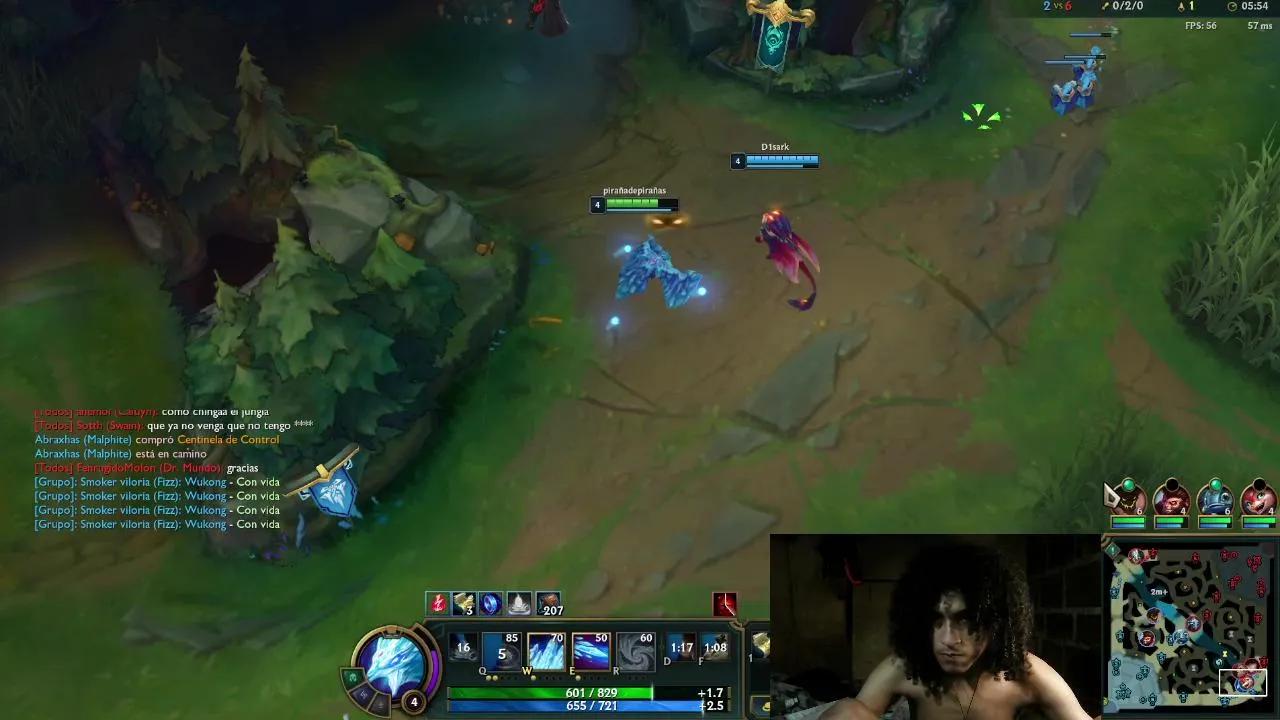Screen dimensions: 1280x720
Task: Cast Crystallize using the W ability icon
Action: click(546, 650)
